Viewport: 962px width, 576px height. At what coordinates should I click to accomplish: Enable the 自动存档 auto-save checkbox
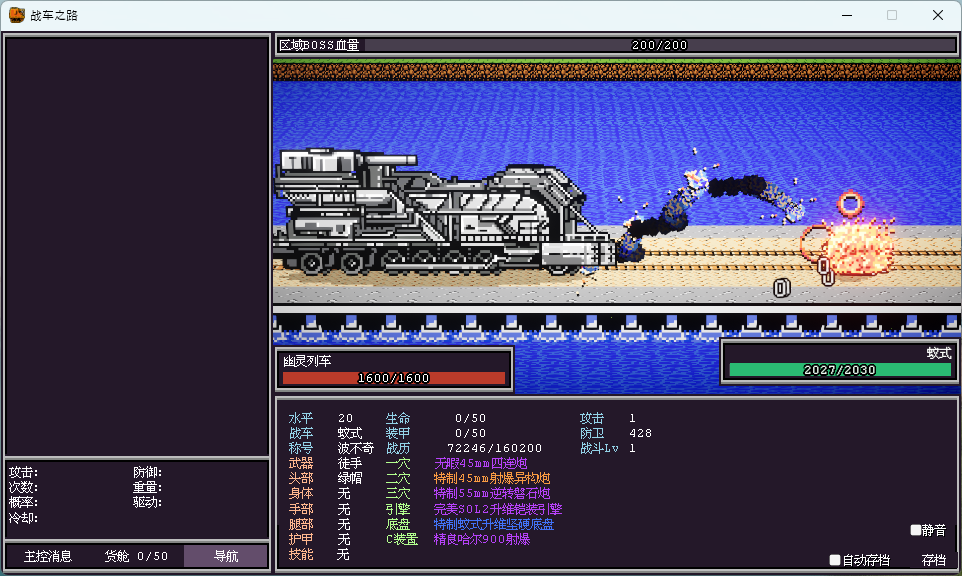pos(836,560)
